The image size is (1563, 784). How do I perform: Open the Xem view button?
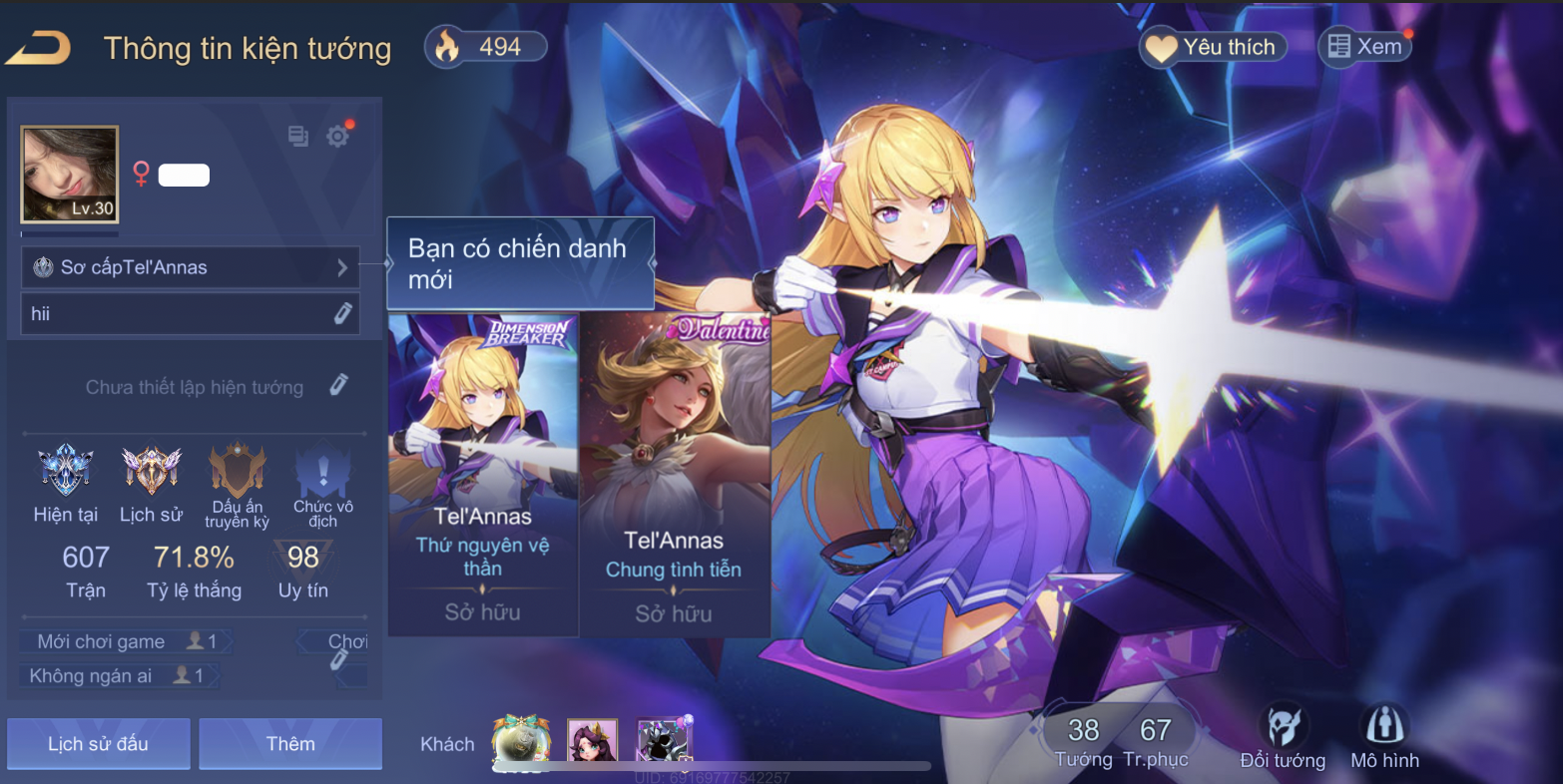1364,47
